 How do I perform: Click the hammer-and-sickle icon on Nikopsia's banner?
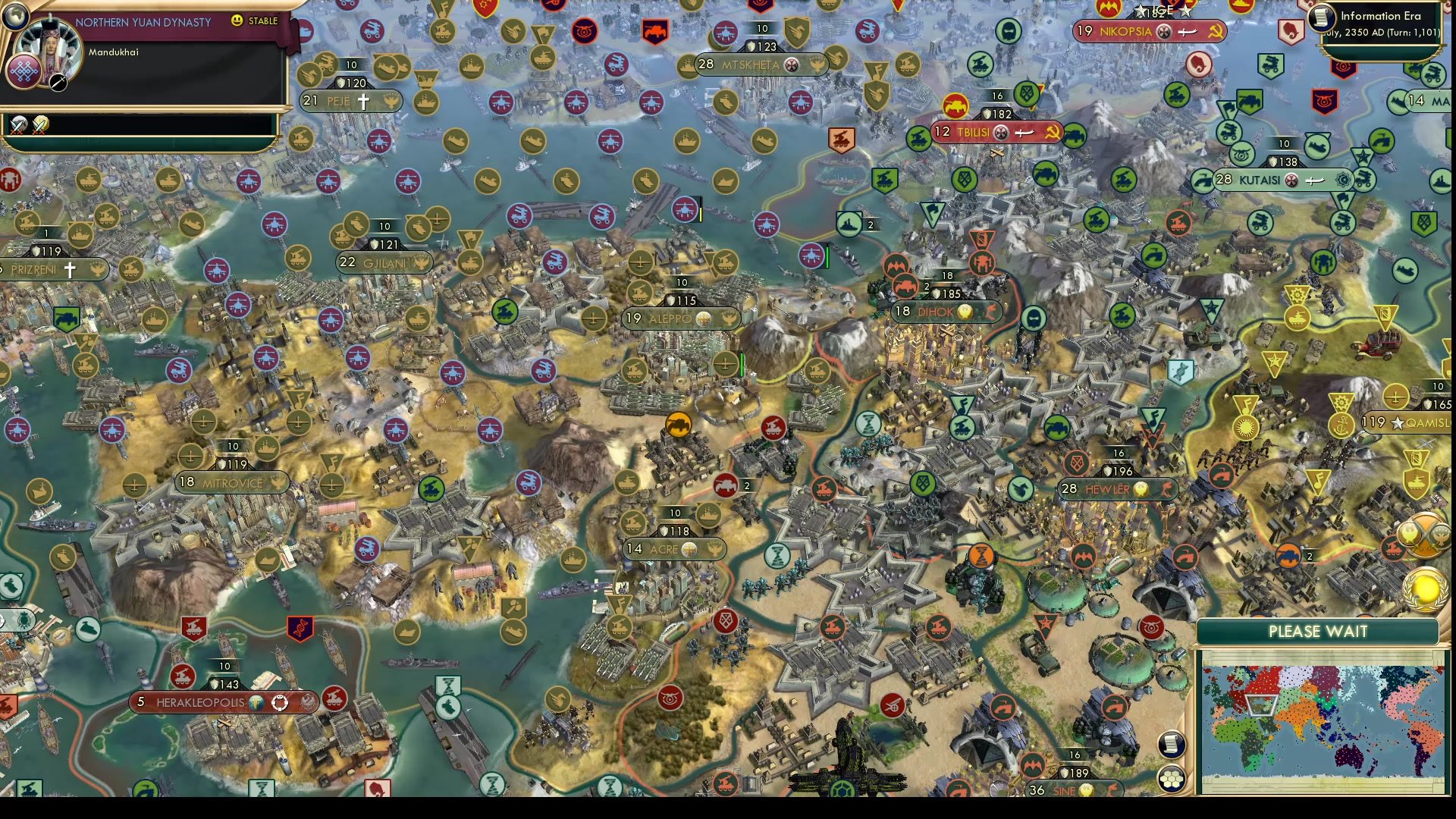coord(1217,33)
